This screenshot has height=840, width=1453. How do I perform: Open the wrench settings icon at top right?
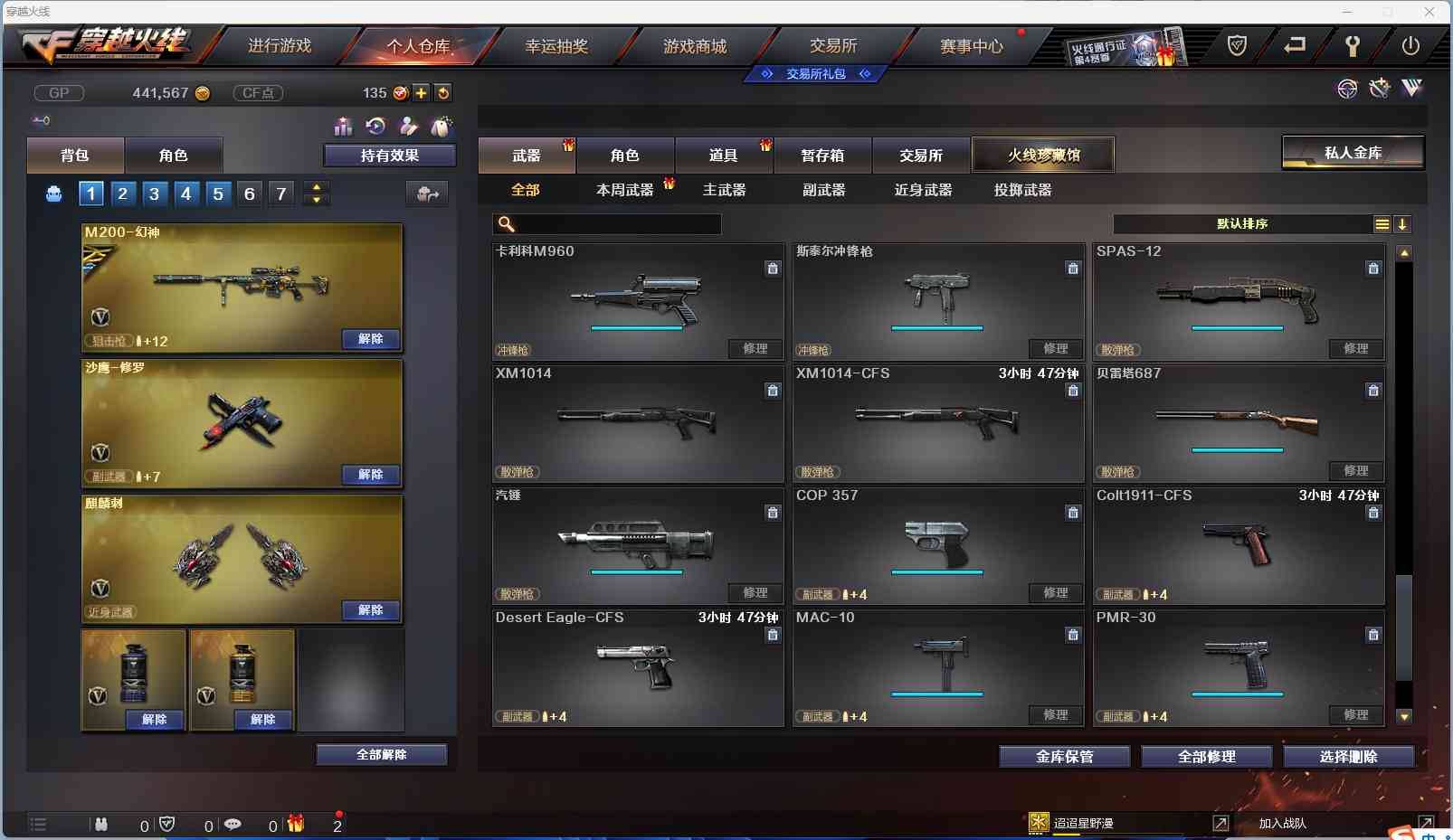coord(1354,45)
